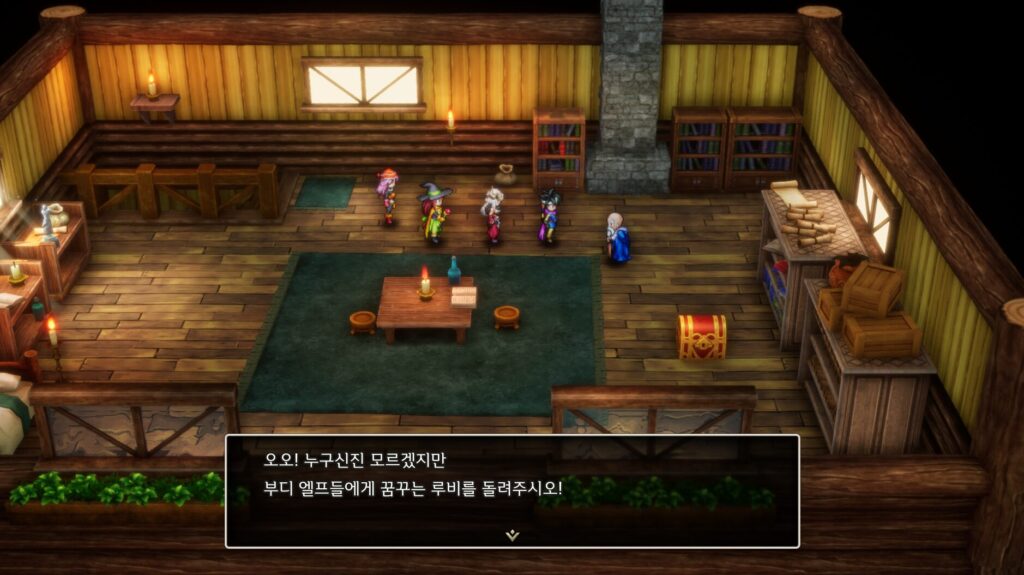Click the dialogue continue arrow
The width and height of the screenshot is (1024, 575).
click(512, 535)
